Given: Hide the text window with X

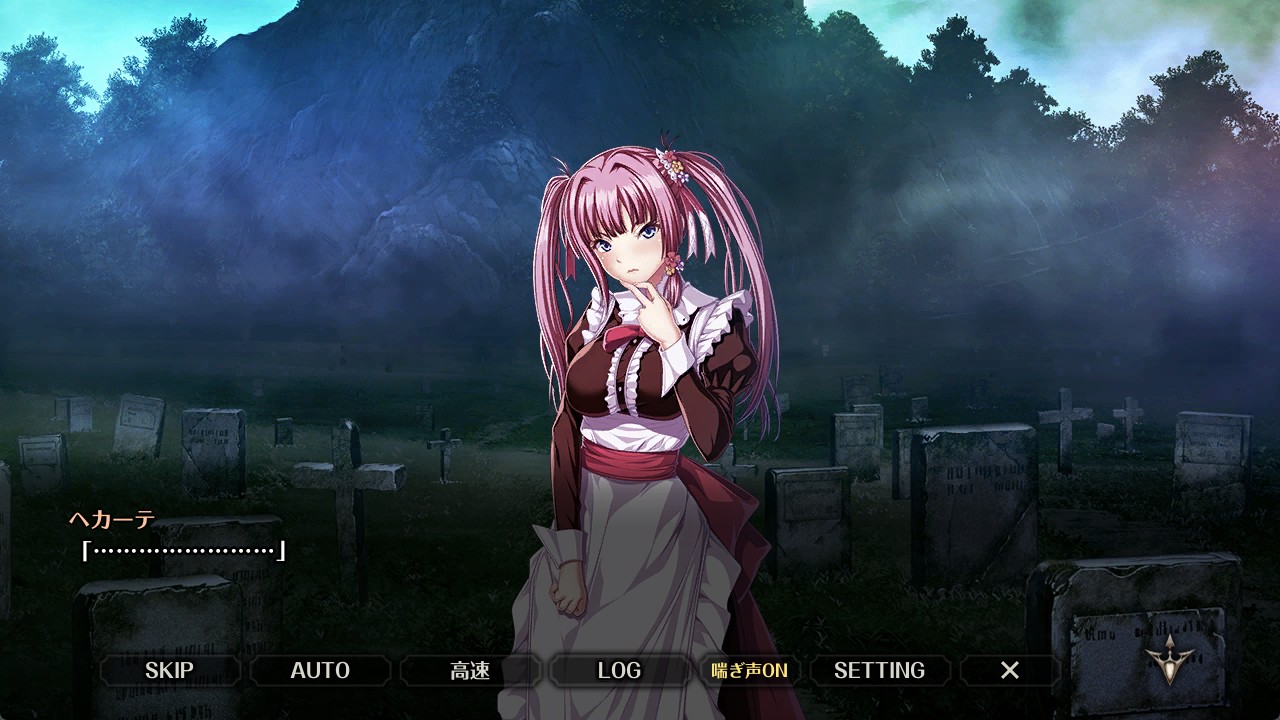Looking at the screenshot, I should 1010,670.
